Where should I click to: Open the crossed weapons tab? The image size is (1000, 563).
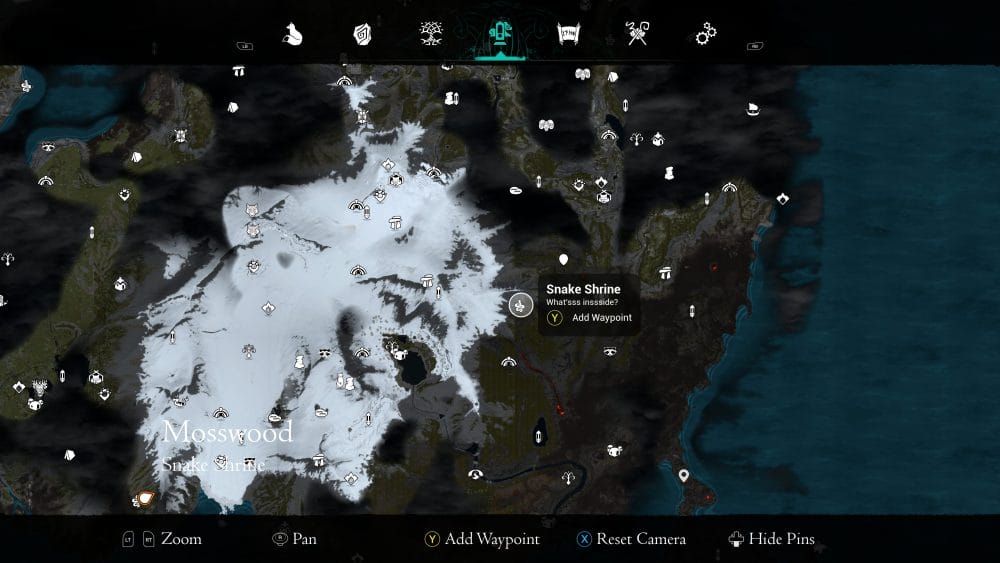[637, 35]
